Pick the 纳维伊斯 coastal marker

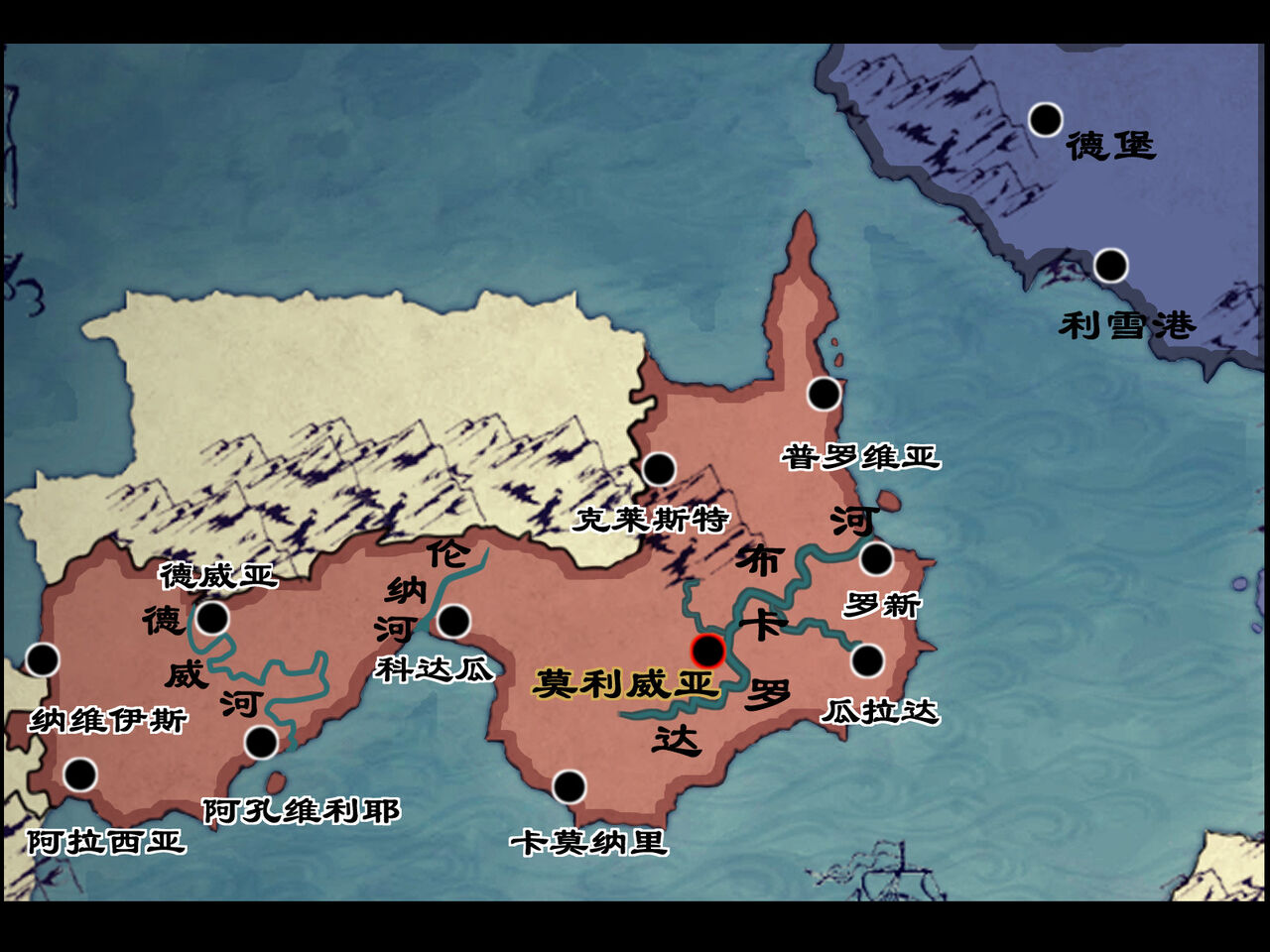(42, 659)
